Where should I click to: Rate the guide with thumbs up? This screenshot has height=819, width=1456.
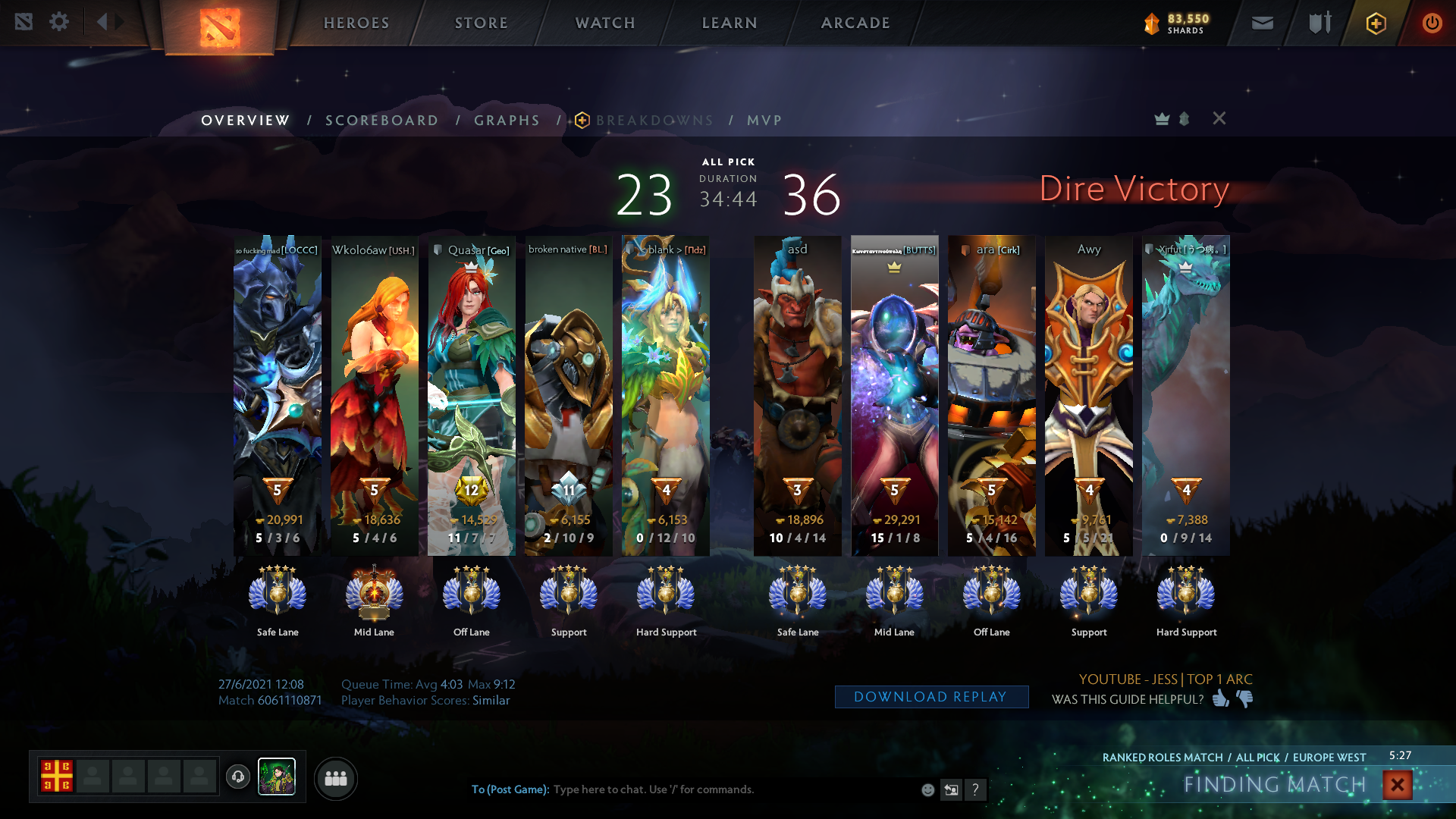coord(1220,698)
